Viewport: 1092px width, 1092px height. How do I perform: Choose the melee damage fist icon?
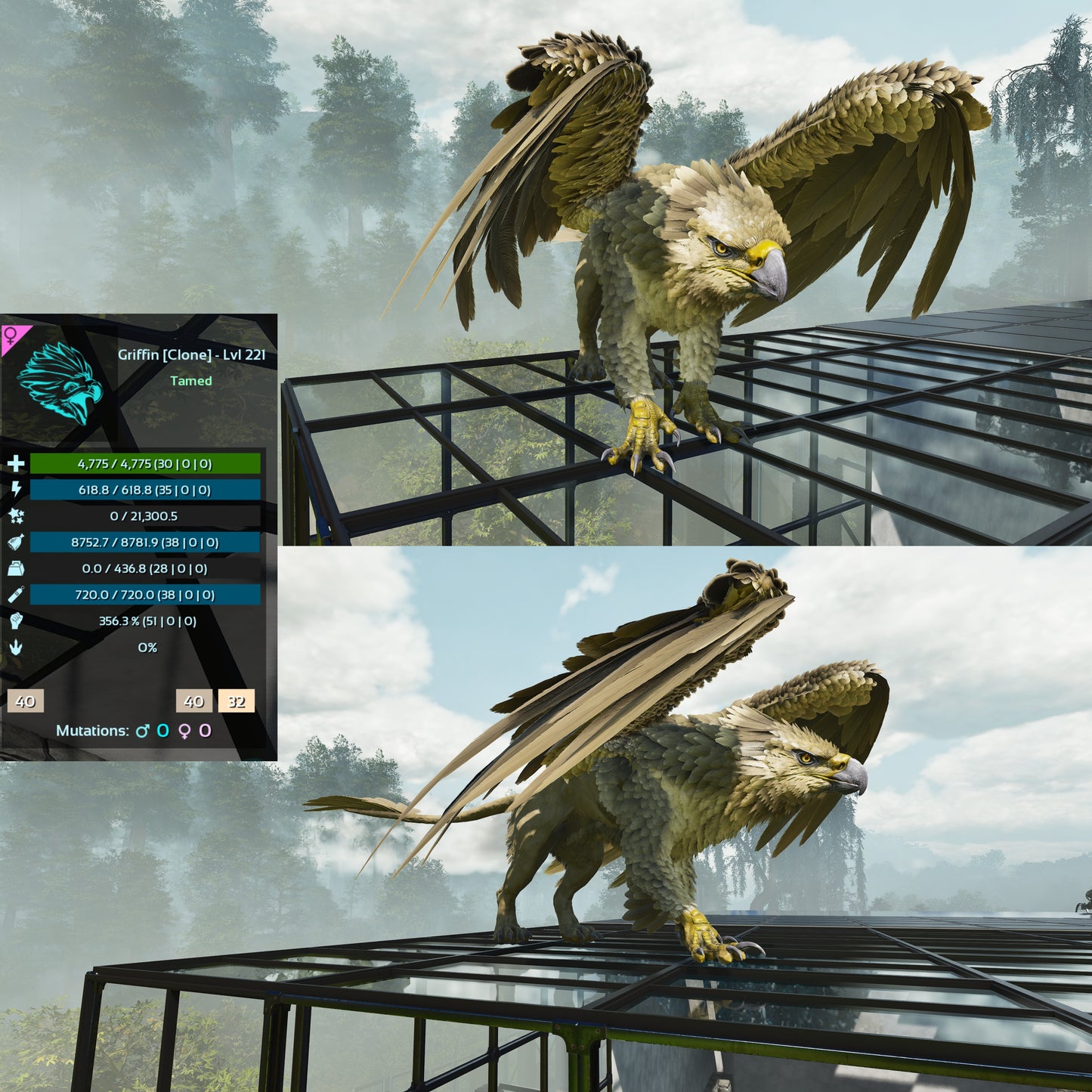15,621
